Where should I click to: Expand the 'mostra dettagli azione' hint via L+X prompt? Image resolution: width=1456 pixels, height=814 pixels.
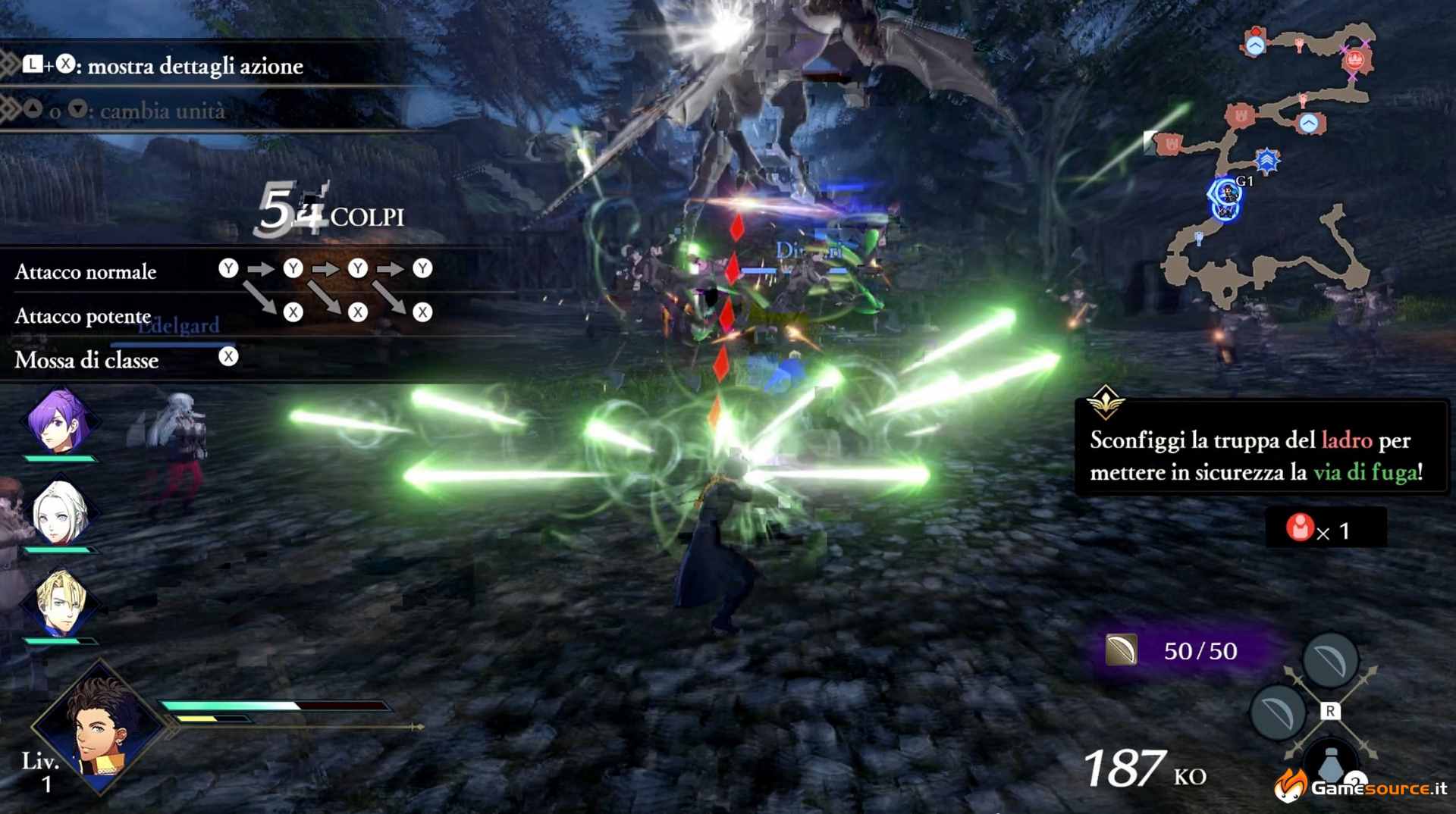click(x=52, y=66)
